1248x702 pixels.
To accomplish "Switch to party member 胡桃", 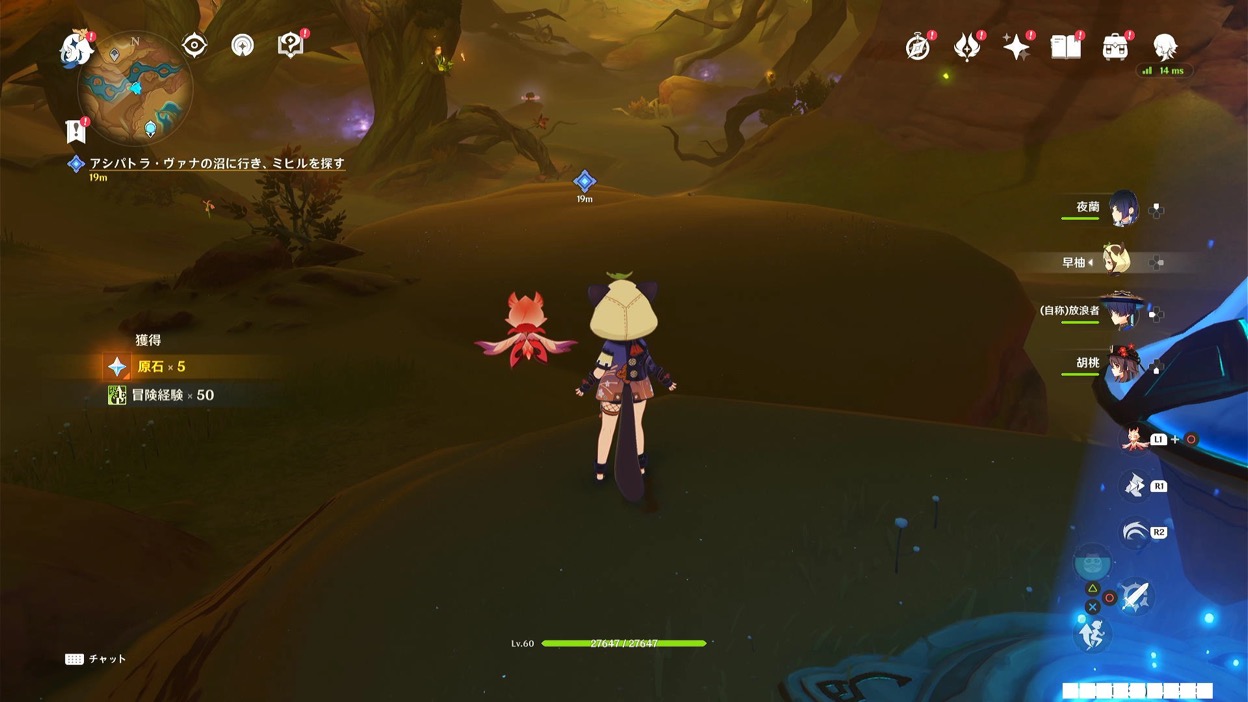I will click(x=1122, y=364).
